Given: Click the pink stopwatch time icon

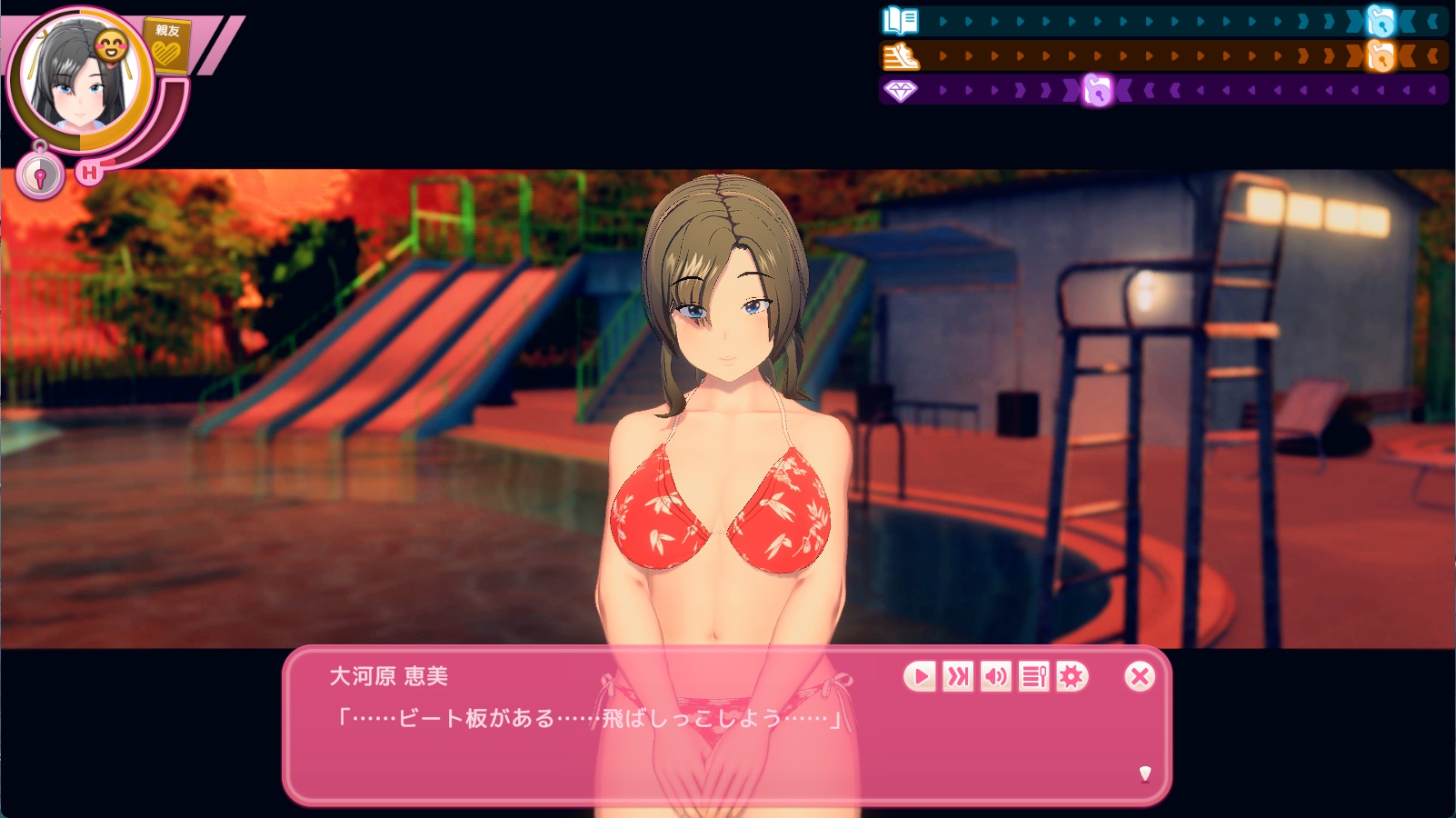Looking at the screenshot, I should (x=40, y=175).
